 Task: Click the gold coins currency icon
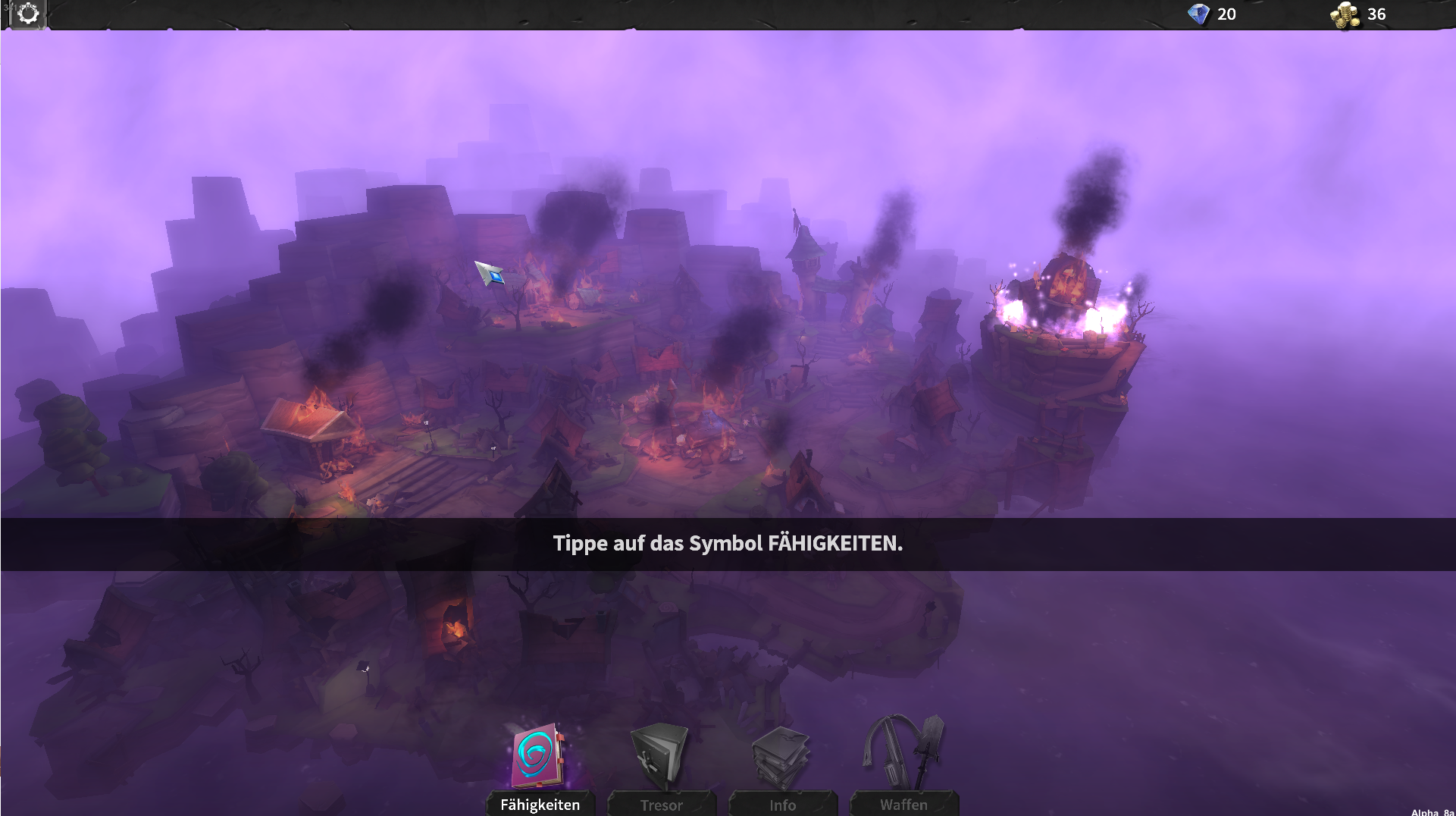click(1345, 13)
